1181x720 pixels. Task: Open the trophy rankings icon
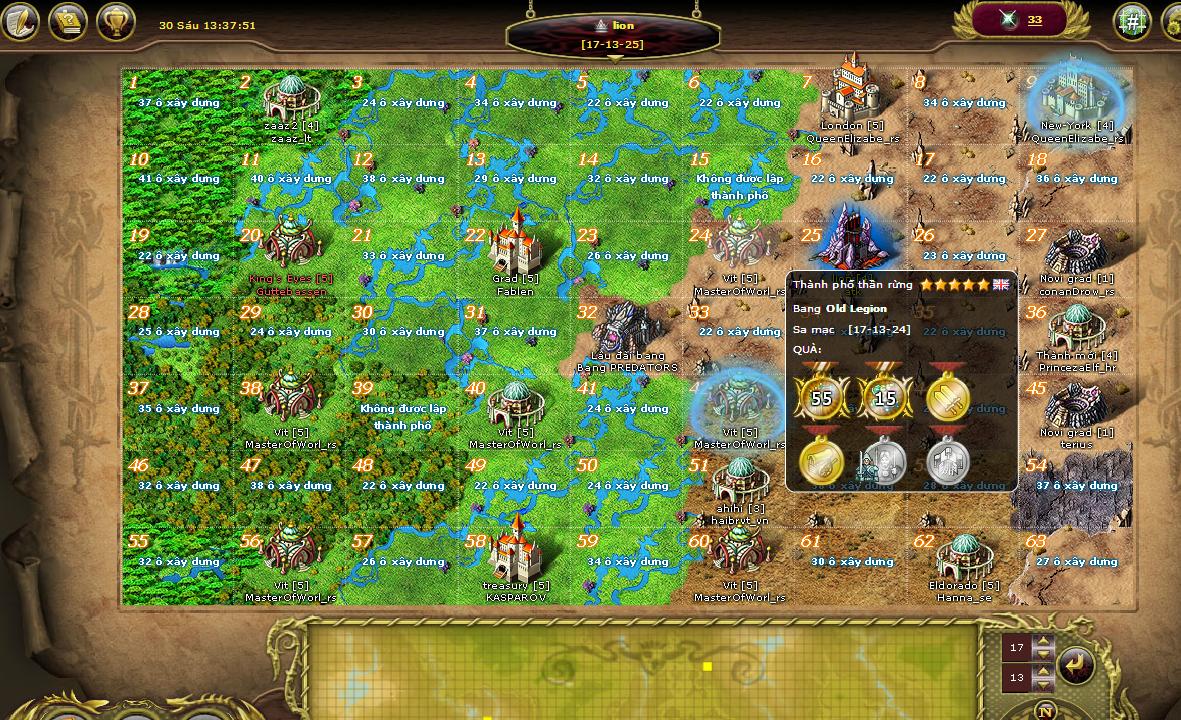pyautogui.click(x=116, y=21)
